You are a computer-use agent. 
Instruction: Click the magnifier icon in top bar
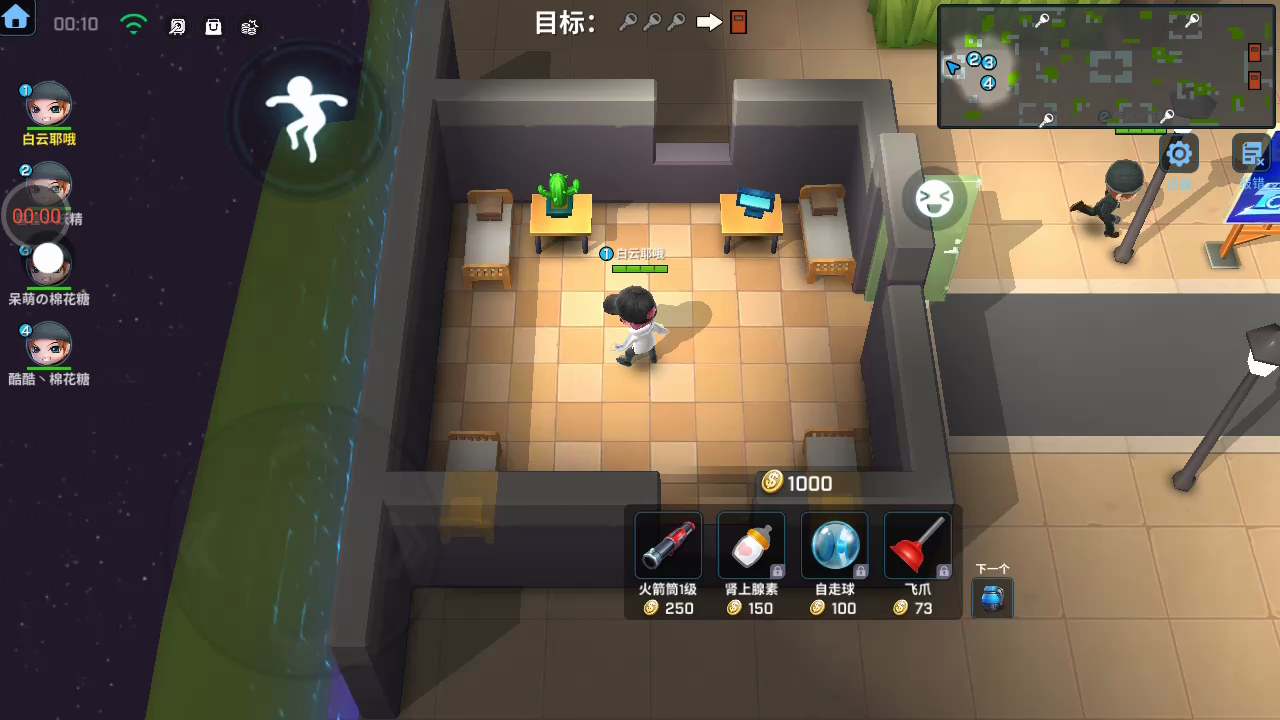[177, 27]
